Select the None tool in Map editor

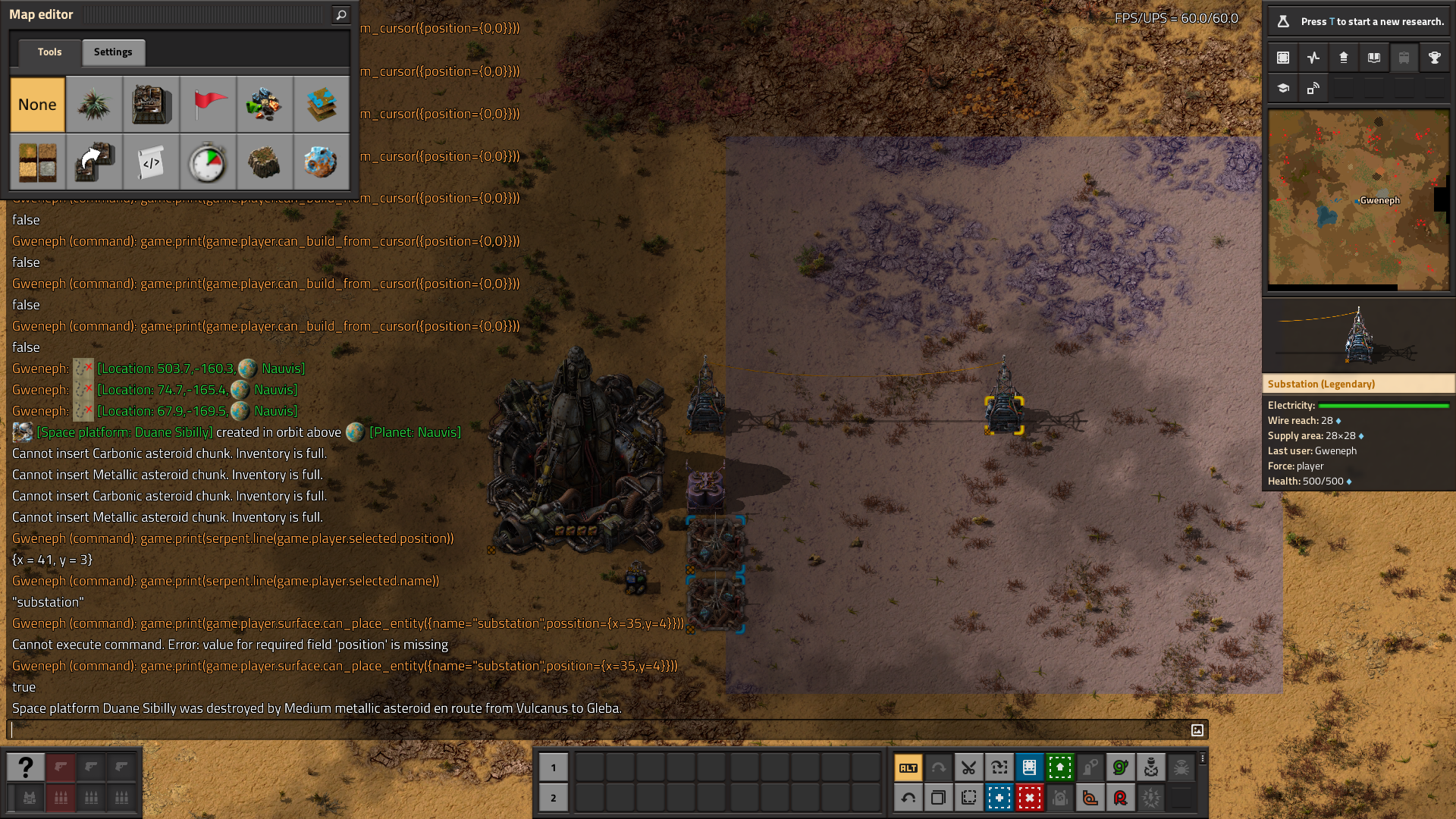(x=37, y=105)
